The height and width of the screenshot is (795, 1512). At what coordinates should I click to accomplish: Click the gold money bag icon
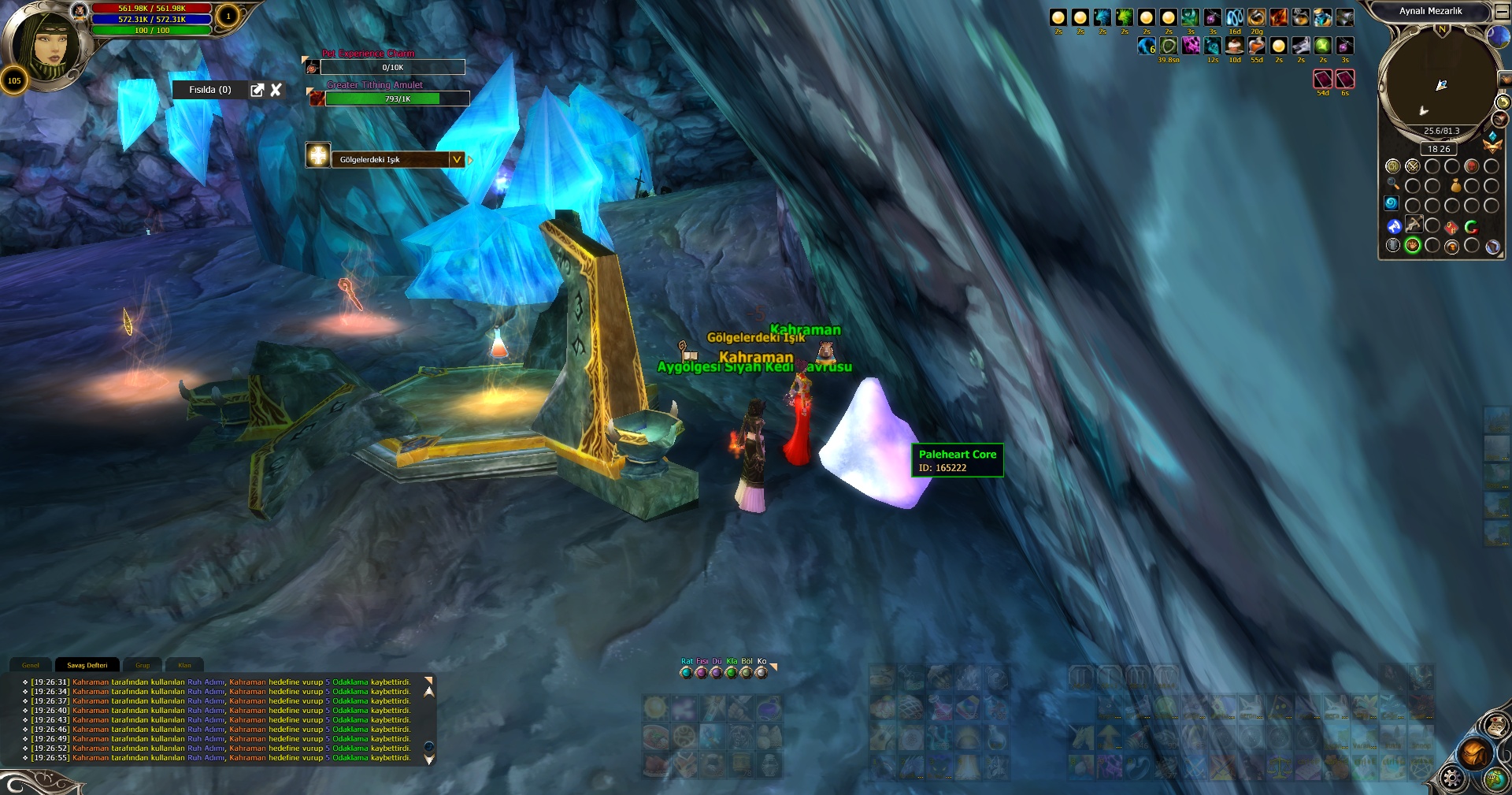click(x=1455, y=186)
